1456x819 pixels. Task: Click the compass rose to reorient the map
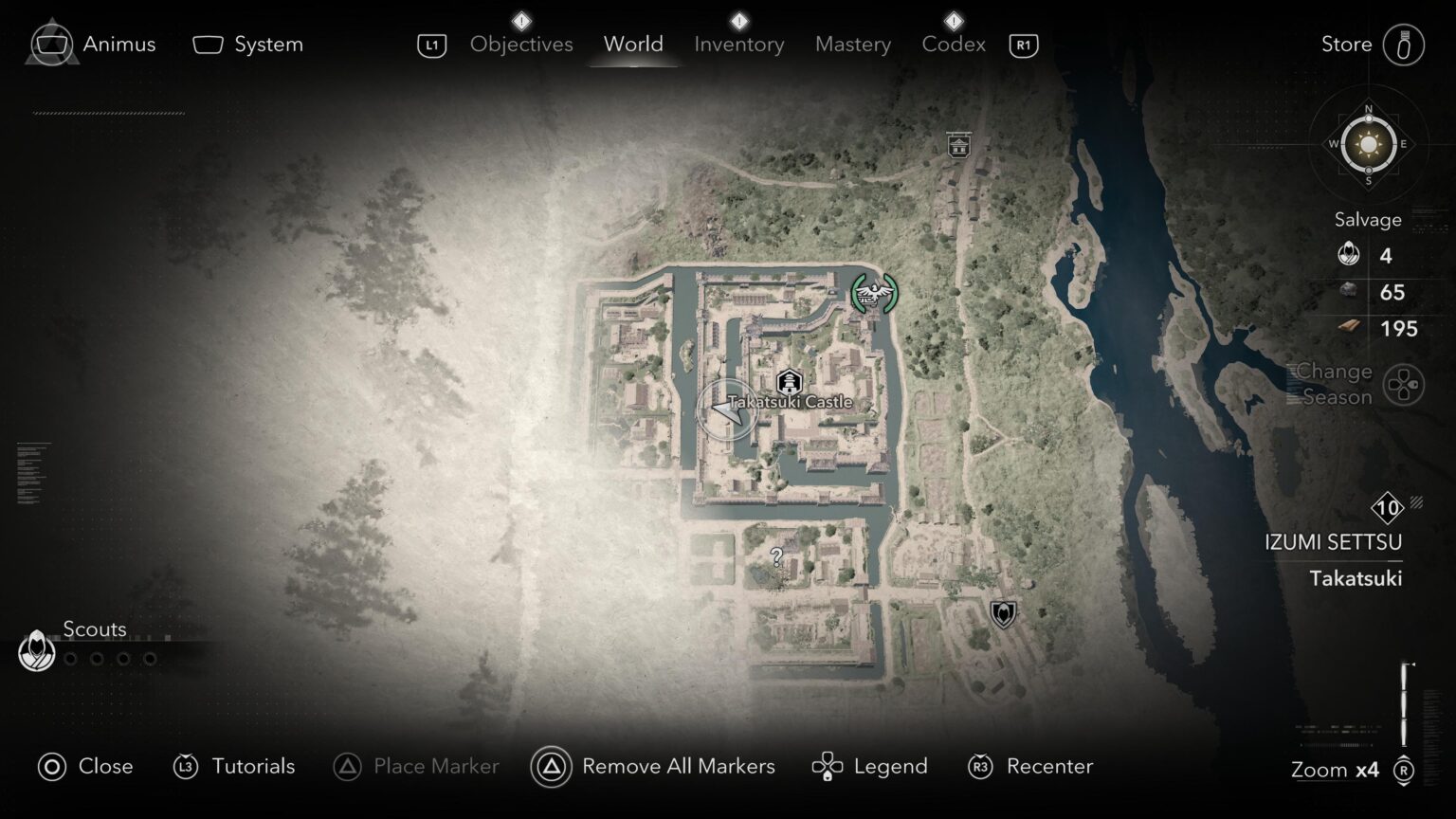point(1366,146)
